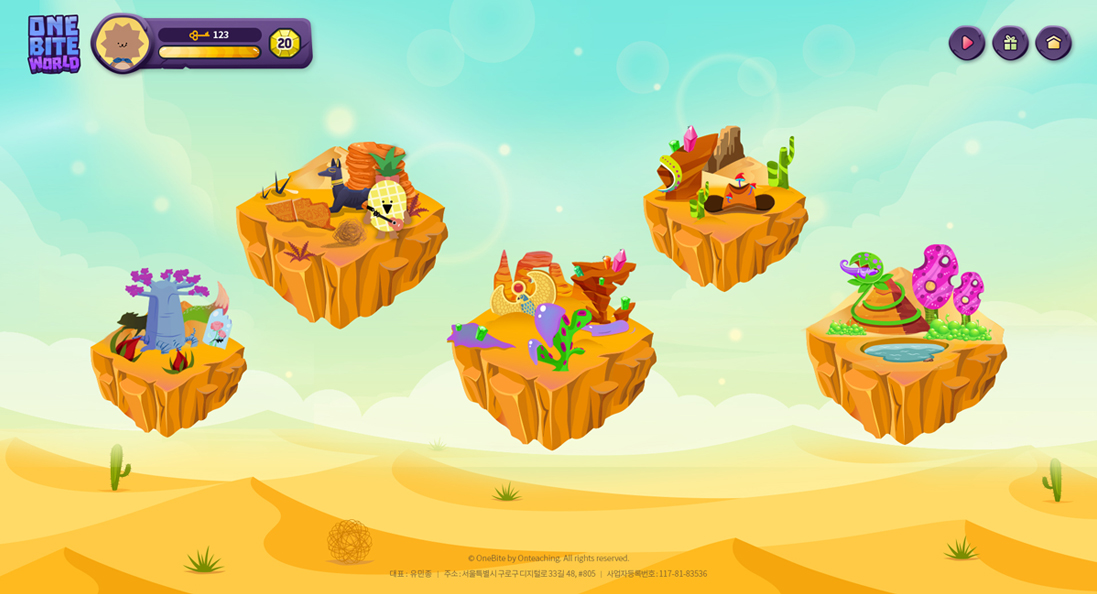The width and height of the screenshot is (1097, 594).
Task: Select the purple baobab tree island
Action: pos(168,350)
